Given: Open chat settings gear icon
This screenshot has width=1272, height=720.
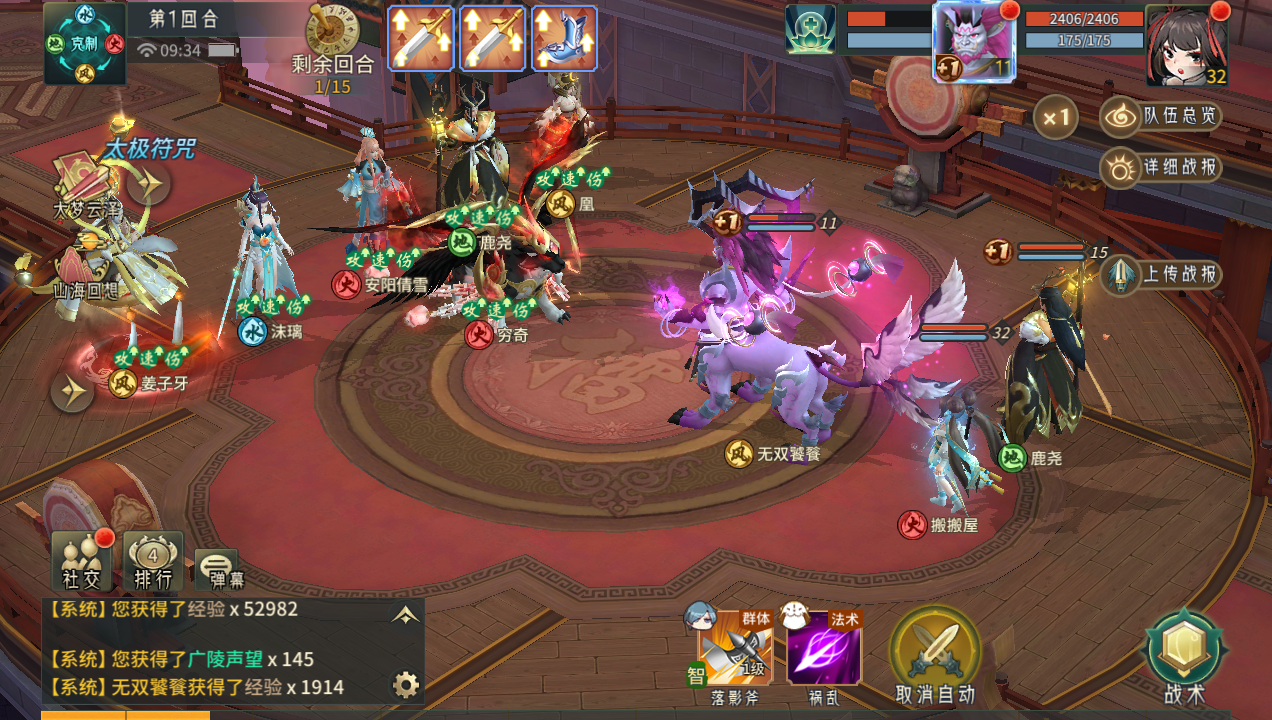Looking at the screenshot, I should coord(405,685).
